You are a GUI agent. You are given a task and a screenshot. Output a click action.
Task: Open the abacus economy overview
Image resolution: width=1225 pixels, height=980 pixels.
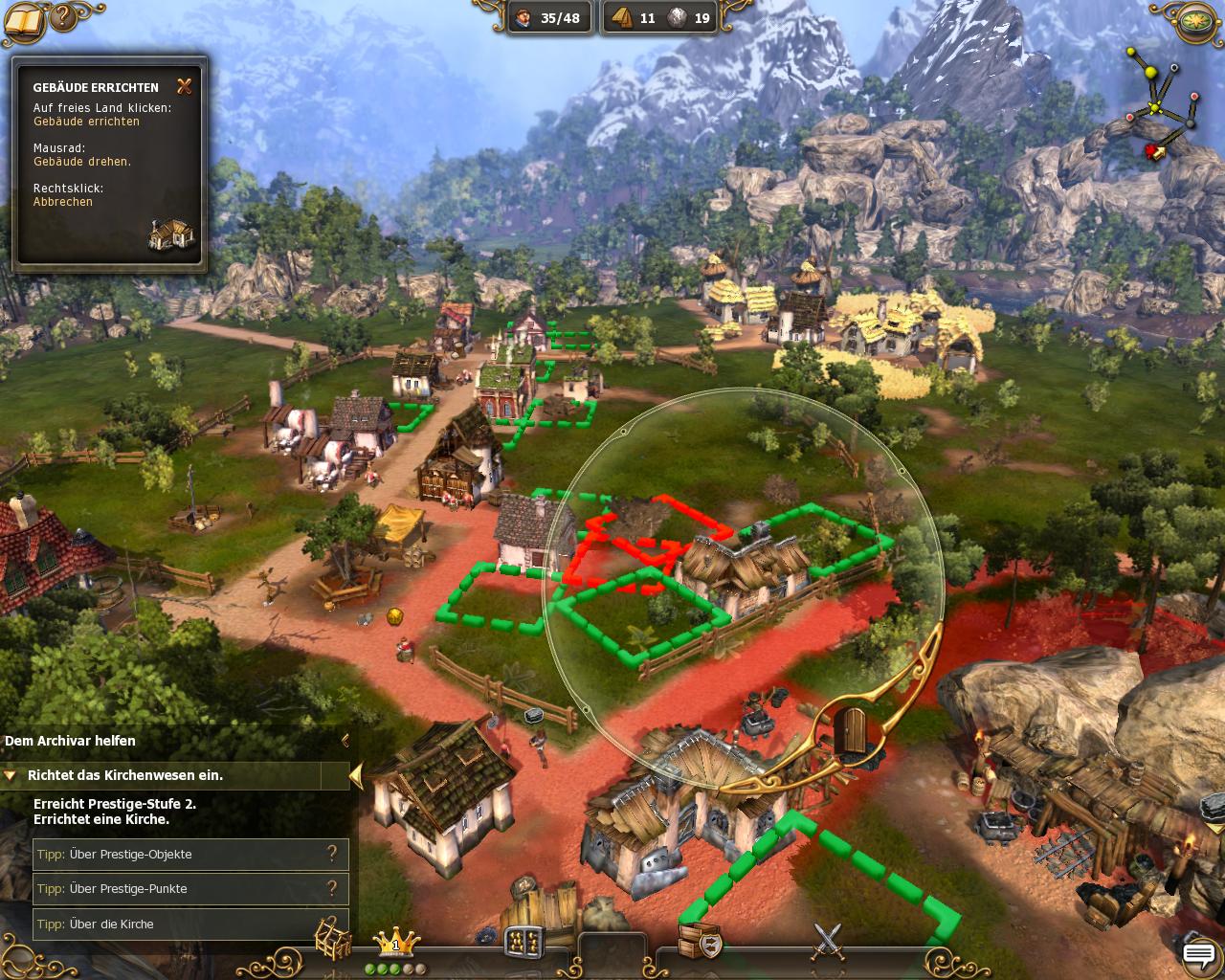(x=523, y=941)
